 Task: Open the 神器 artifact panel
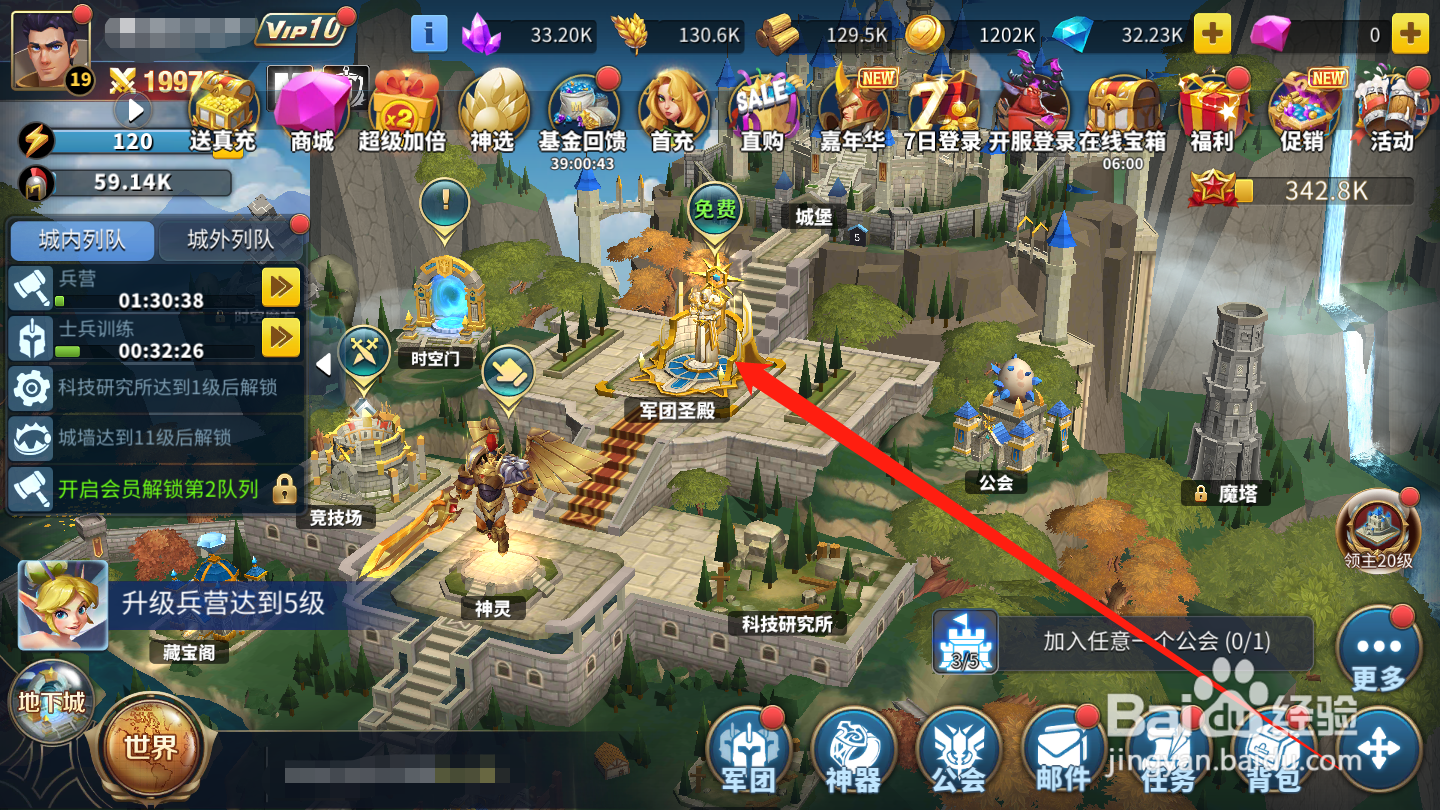(855, 750)
